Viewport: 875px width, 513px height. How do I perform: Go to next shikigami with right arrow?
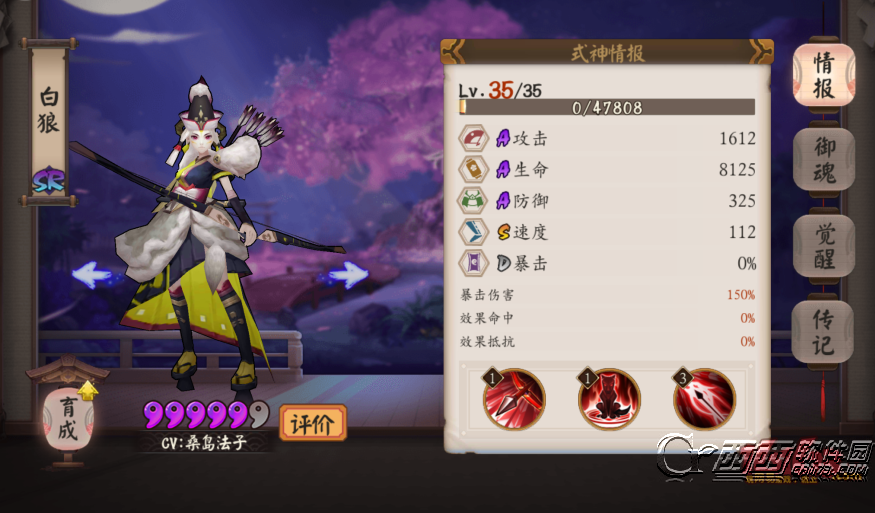[x=348, y=274]
